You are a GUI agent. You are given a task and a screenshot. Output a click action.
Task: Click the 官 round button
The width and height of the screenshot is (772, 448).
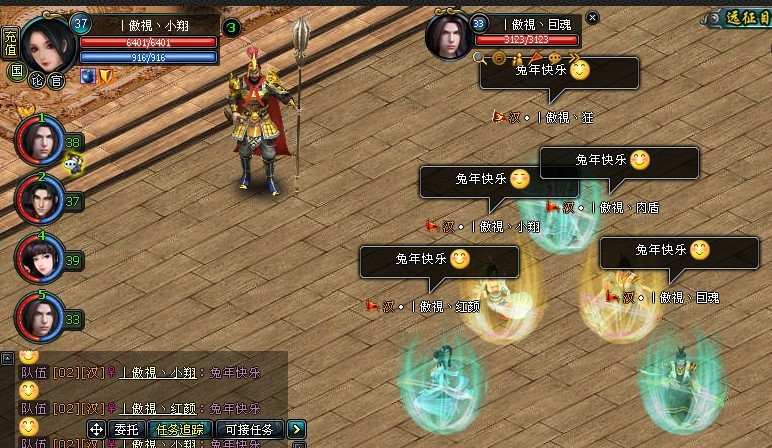(56, 80)
